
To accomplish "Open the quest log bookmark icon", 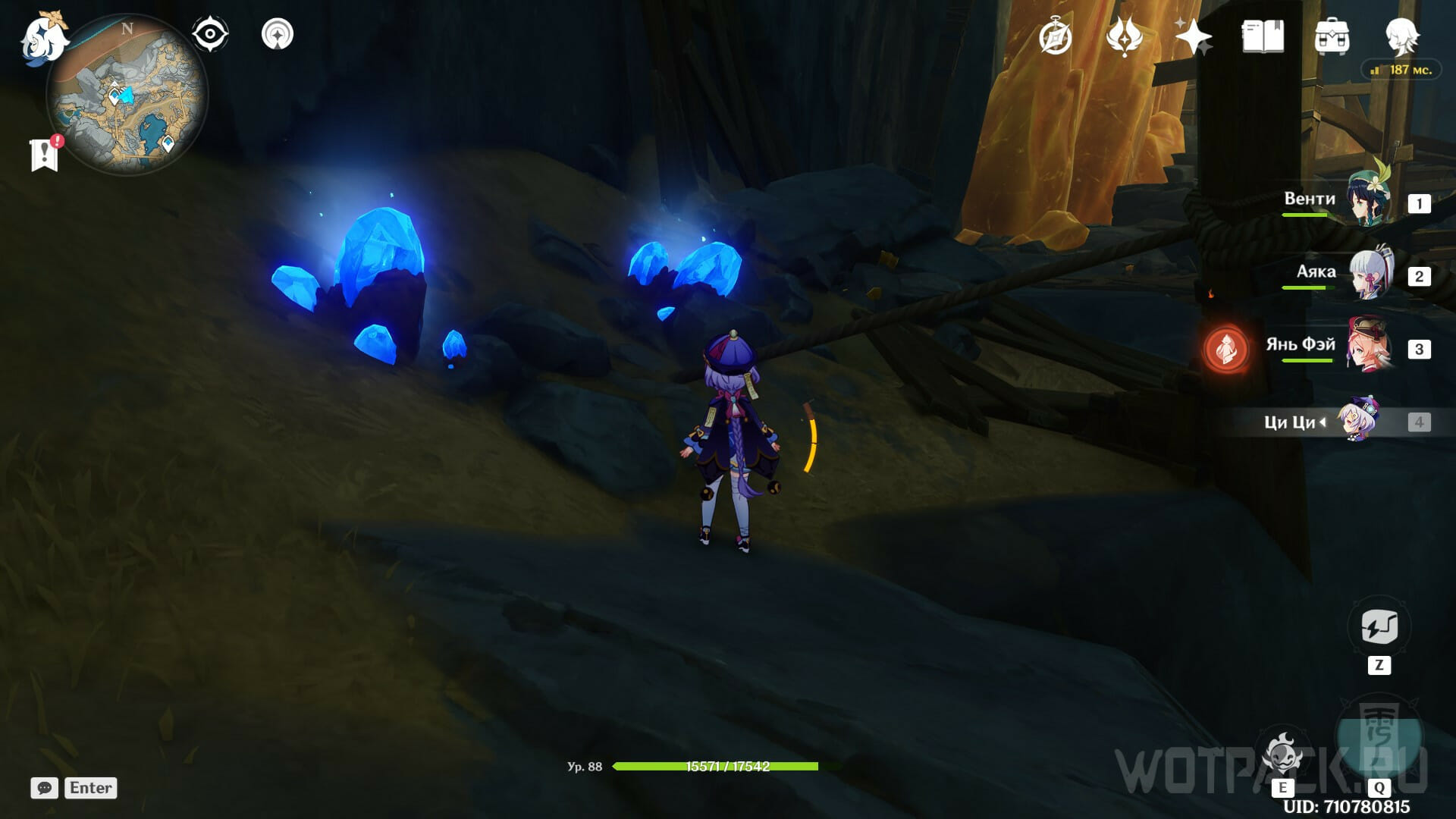I will [x=44, y=155].
